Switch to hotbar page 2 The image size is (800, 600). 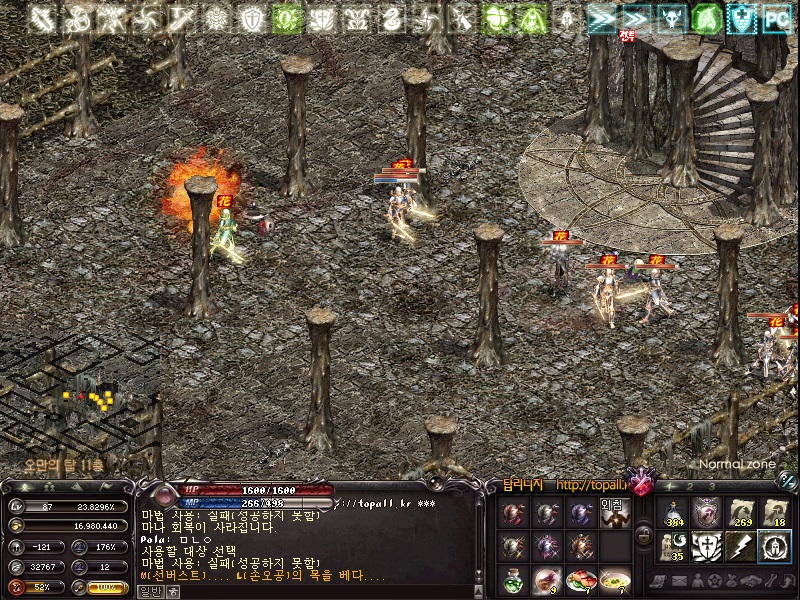click(690, 487)
